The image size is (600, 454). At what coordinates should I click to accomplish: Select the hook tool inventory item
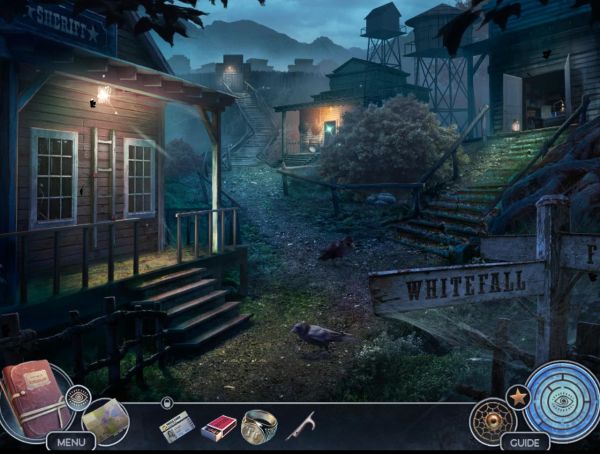(299, 427)
